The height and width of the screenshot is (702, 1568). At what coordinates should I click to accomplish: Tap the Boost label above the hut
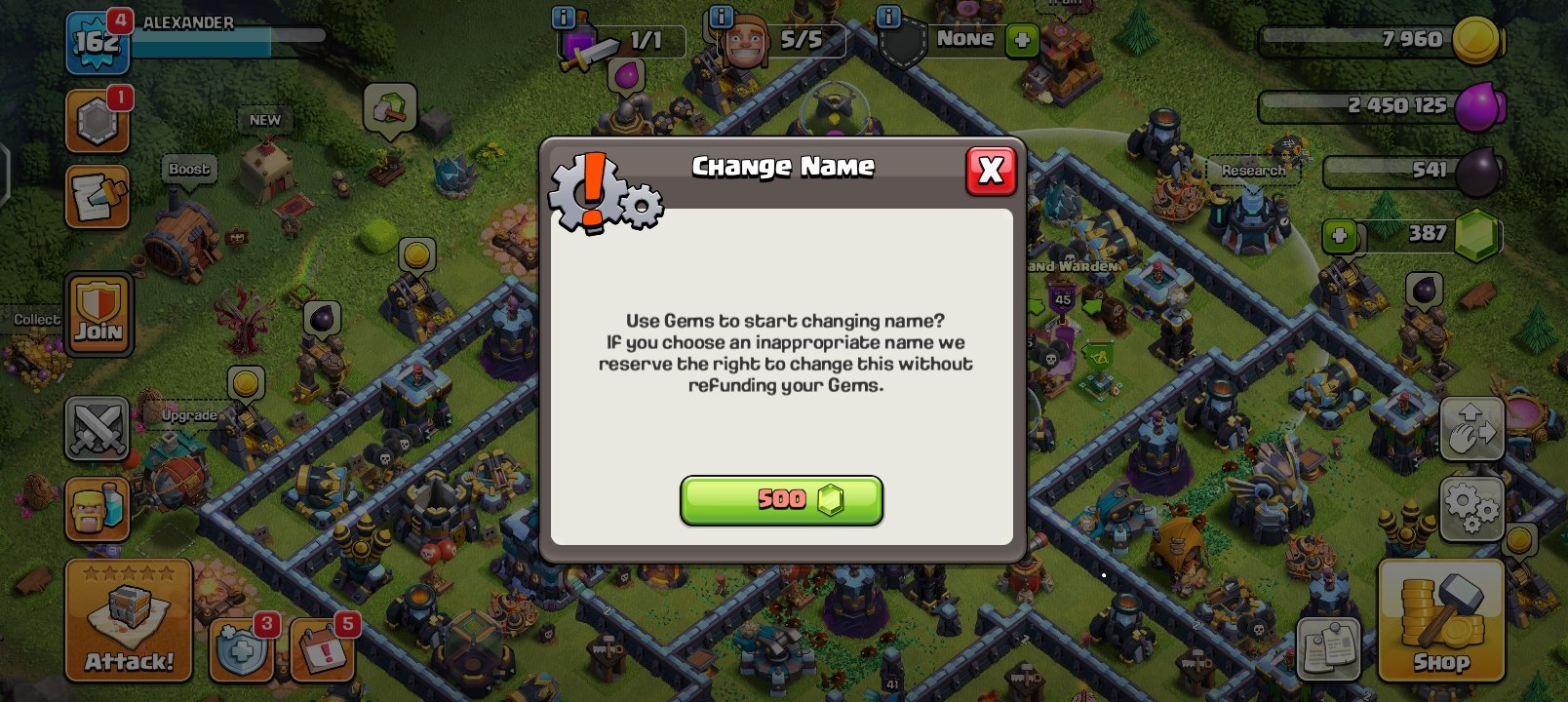pos(187,169)
